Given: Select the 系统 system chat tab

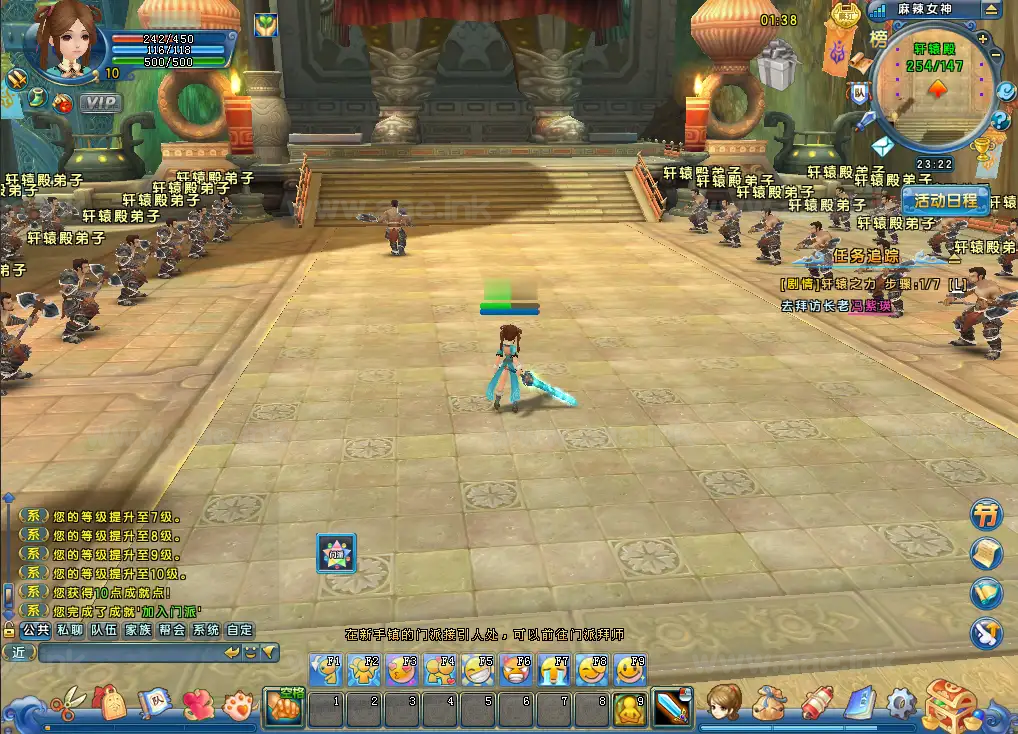Looking at the screenshot, I should [x=206, y=630].
